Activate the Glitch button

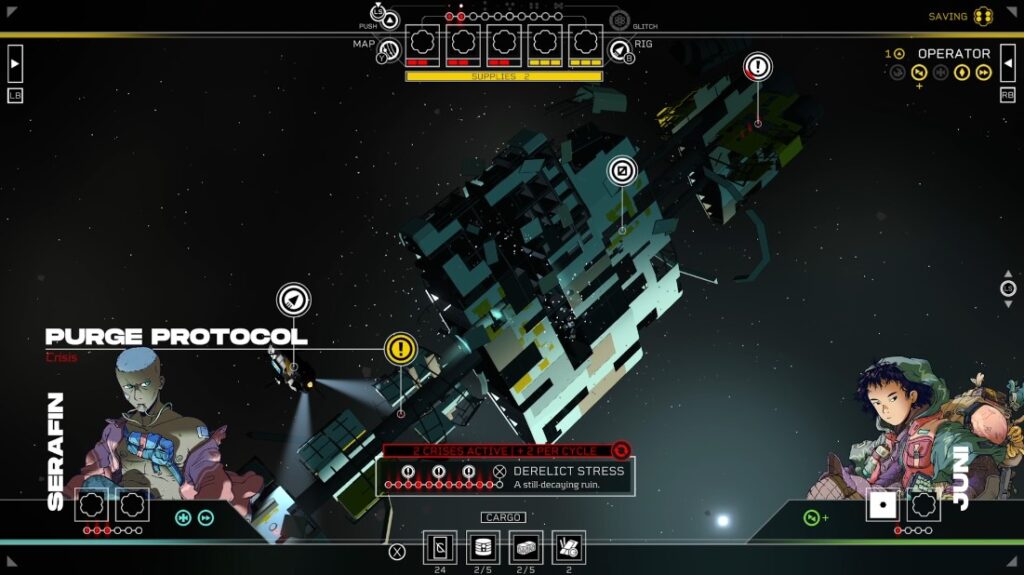tap(619, 20)
